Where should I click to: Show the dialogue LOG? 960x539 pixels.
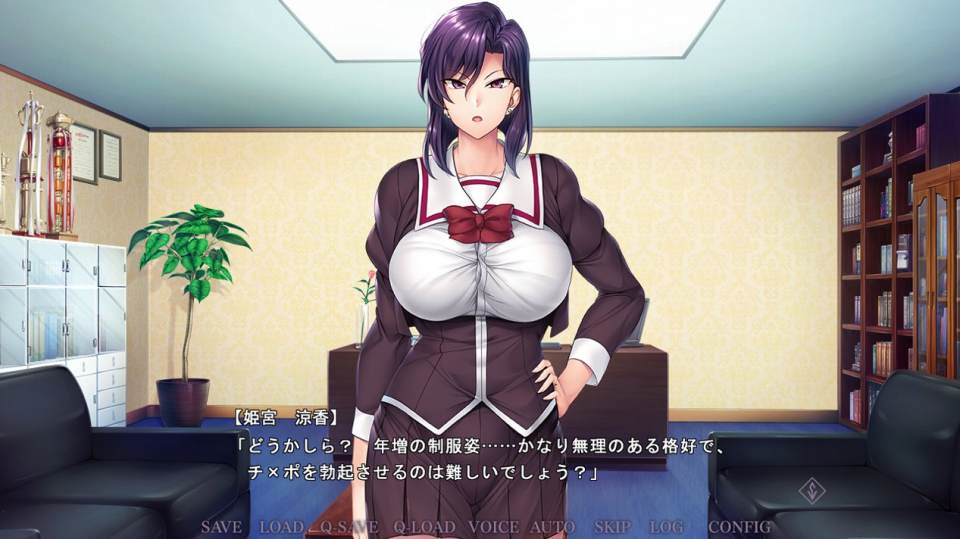point(666,526)
